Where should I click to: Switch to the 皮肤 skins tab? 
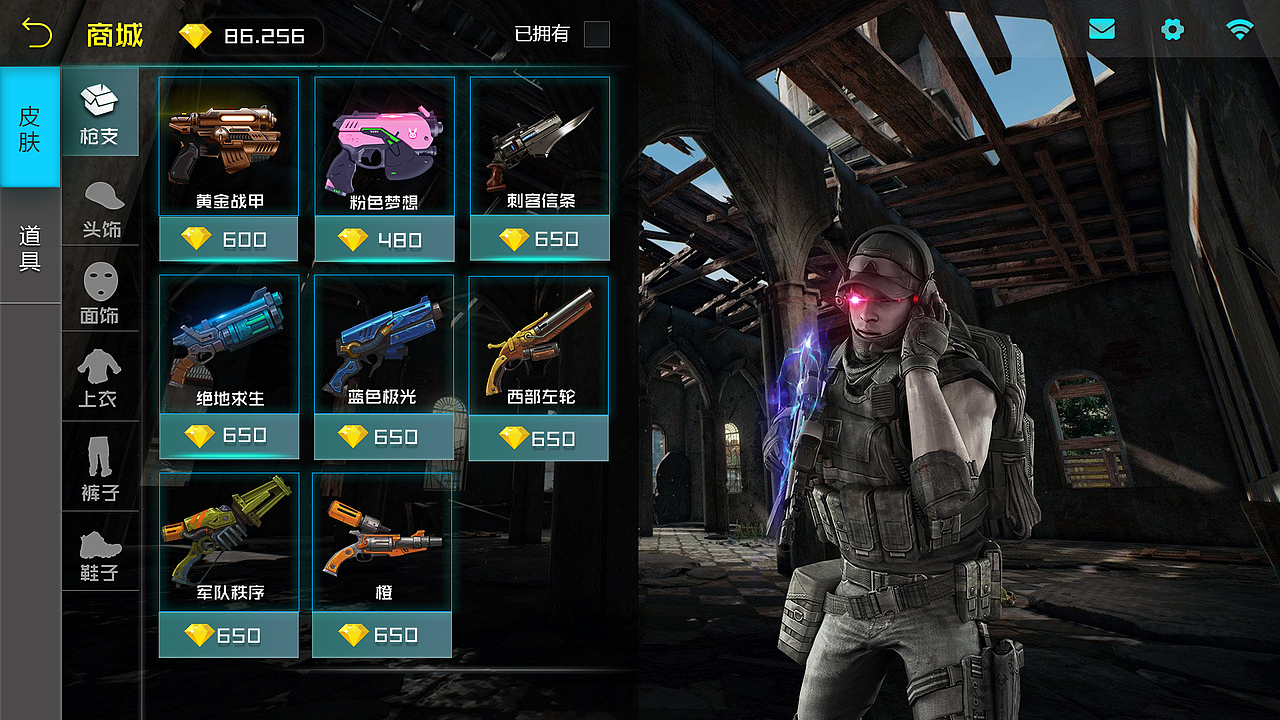coord(30,128)
